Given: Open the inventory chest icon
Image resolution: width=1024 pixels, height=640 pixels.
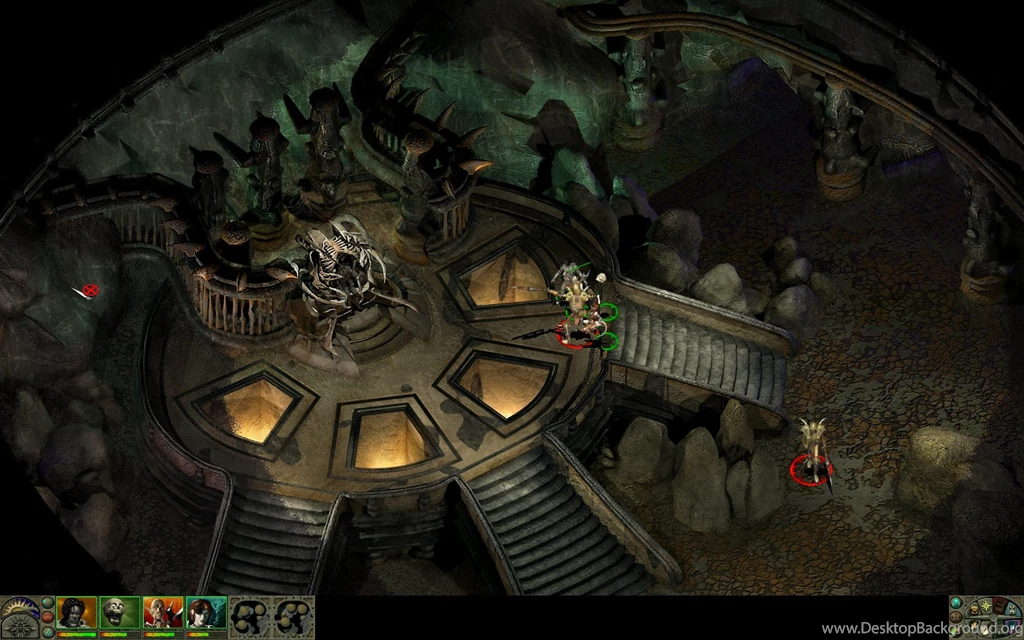Looking at the screenshot, I should click(x=974, y=610).
